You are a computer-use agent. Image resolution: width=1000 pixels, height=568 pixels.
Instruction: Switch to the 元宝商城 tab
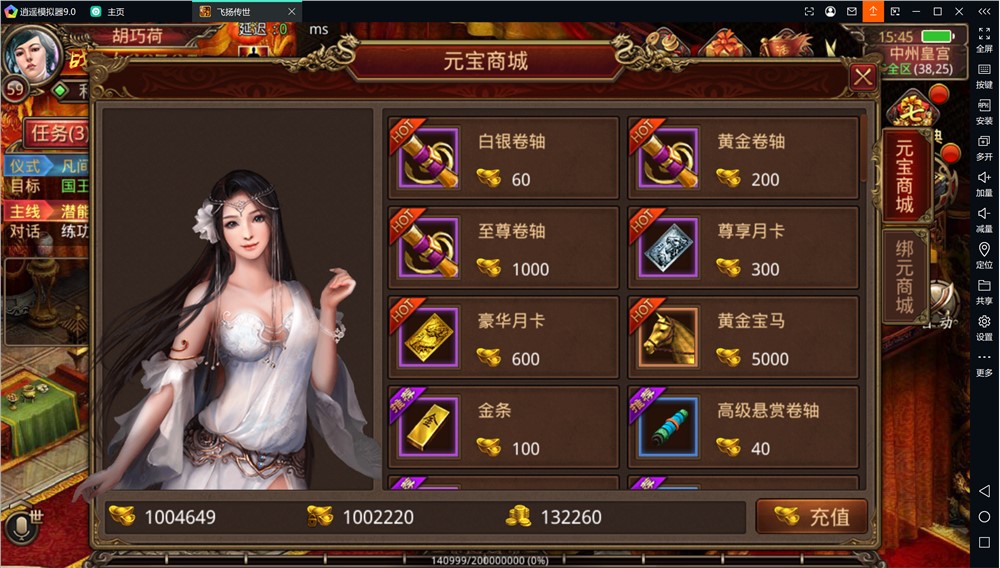click(x=905, y=176)
